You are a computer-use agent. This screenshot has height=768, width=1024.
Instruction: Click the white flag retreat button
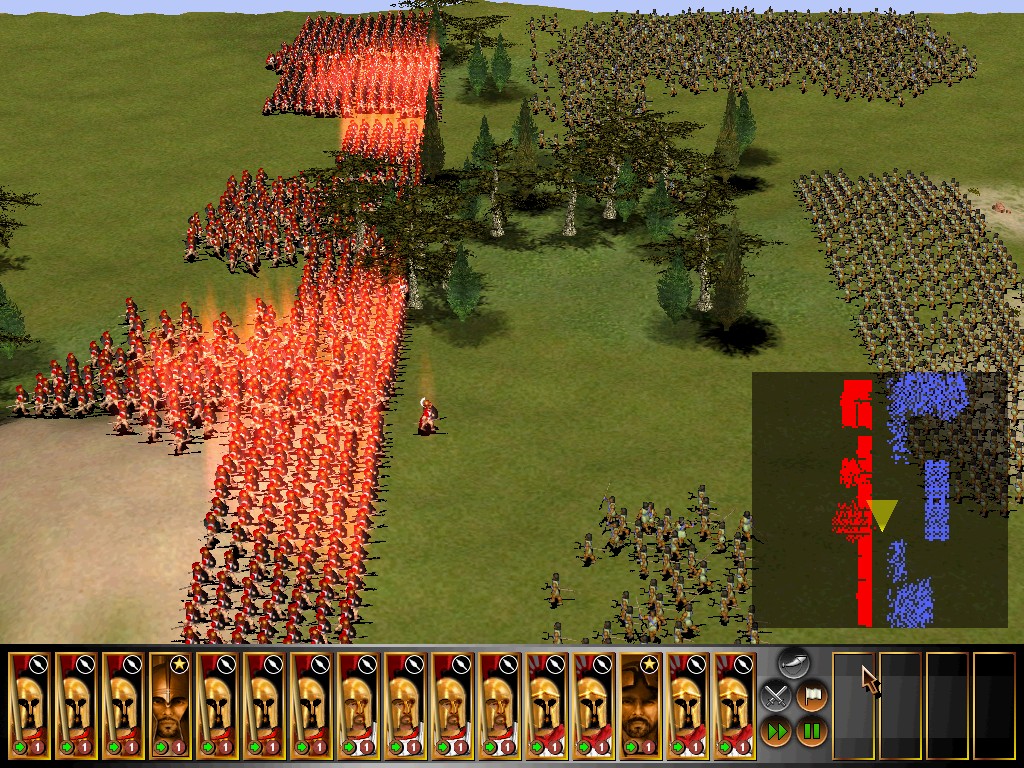point(811,695)
